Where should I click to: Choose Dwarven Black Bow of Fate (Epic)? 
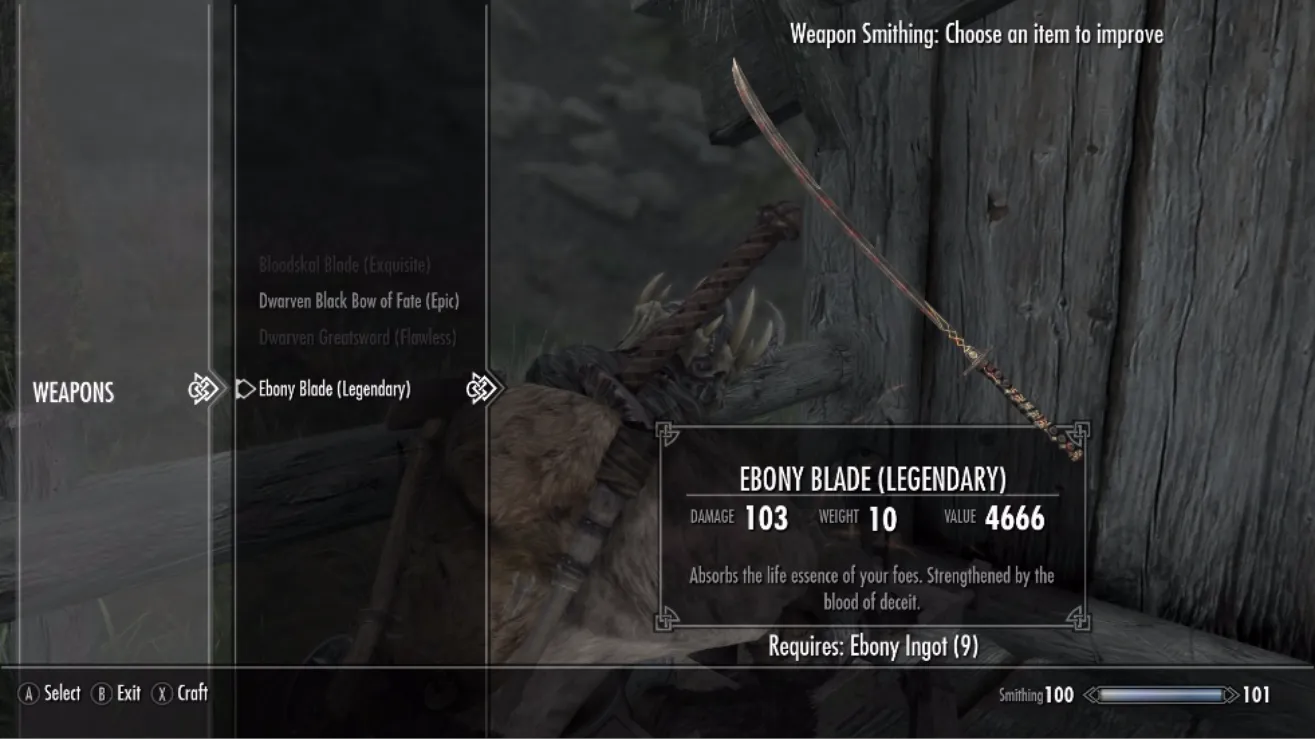pos(358,301)
